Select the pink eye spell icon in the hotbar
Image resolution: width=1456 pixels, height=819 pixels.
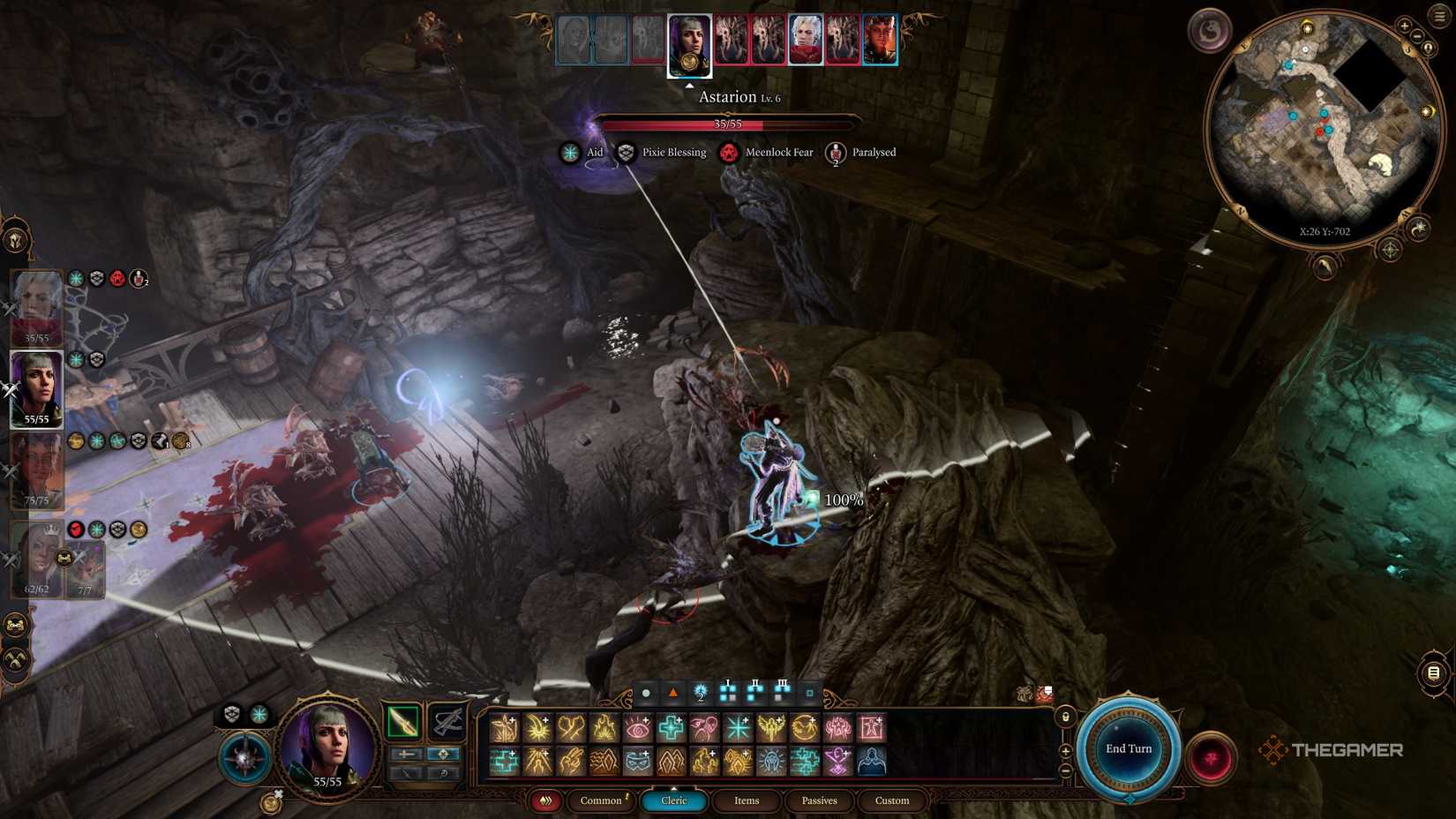(x=637, y=726)
